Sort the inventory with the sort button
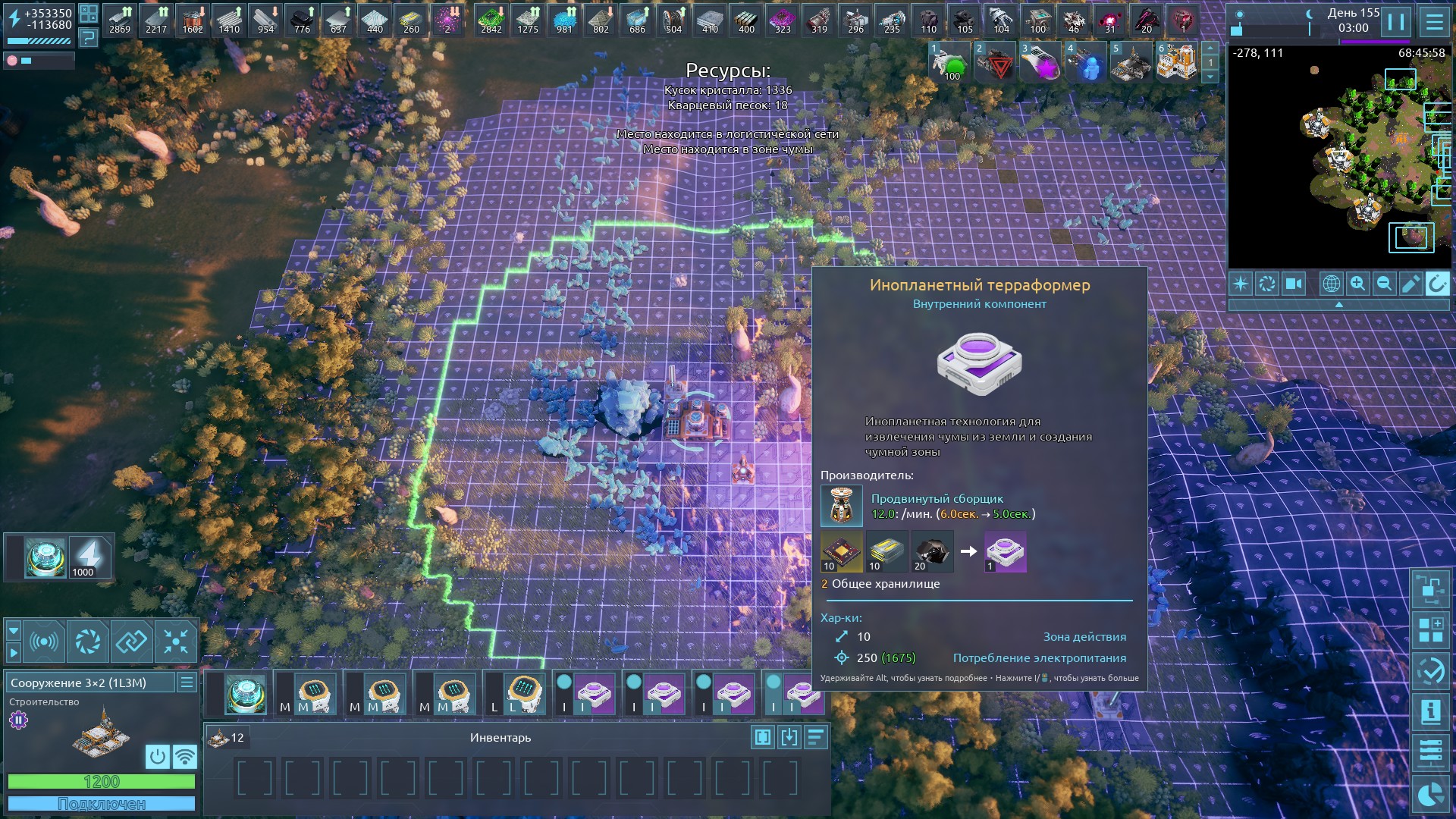The image size is (1456, 819). pos(815,737)
